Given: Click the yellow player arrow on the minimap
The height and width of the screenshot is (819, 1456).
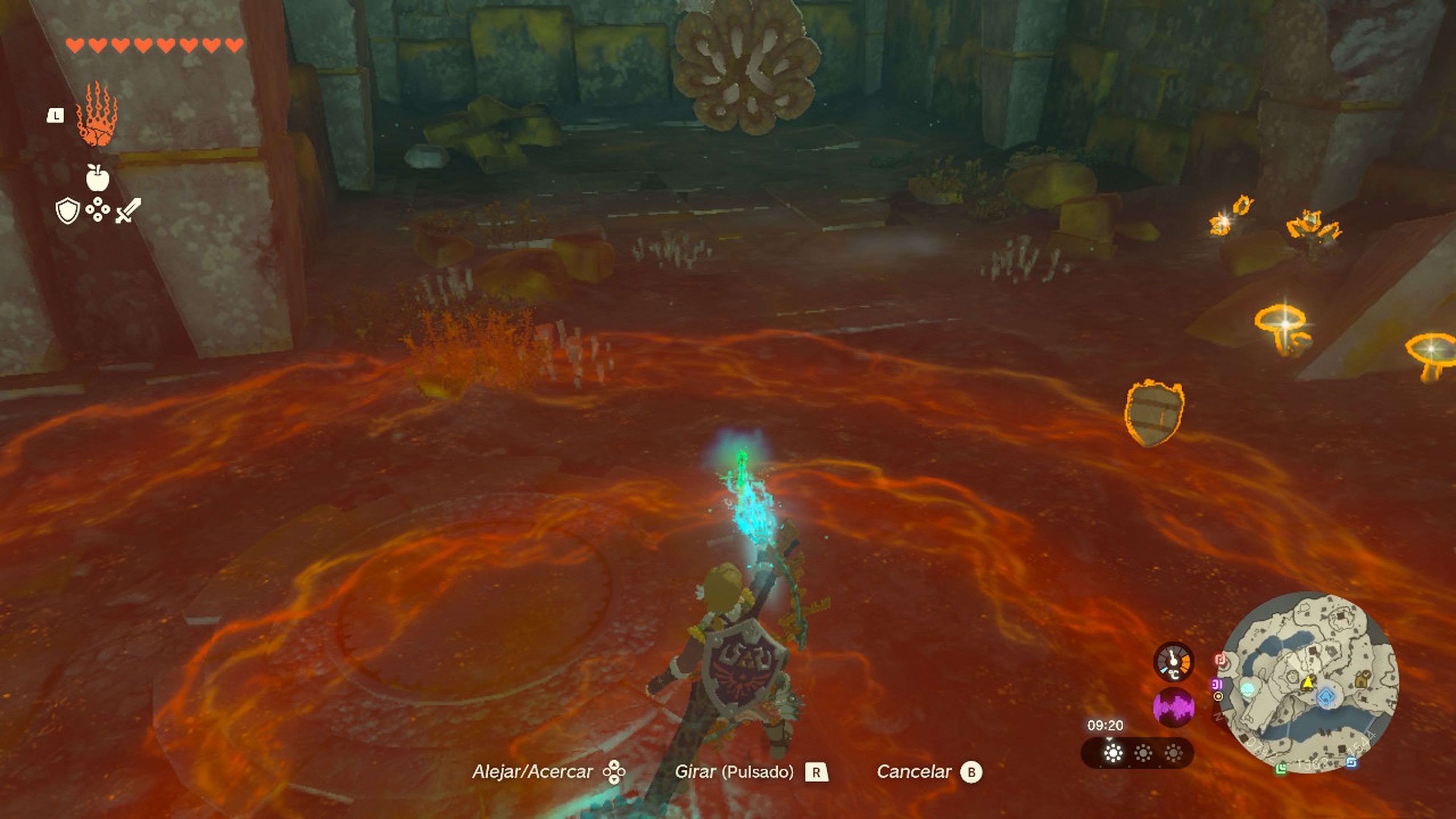Looking at the screenshot, I should click(1309, 682).
